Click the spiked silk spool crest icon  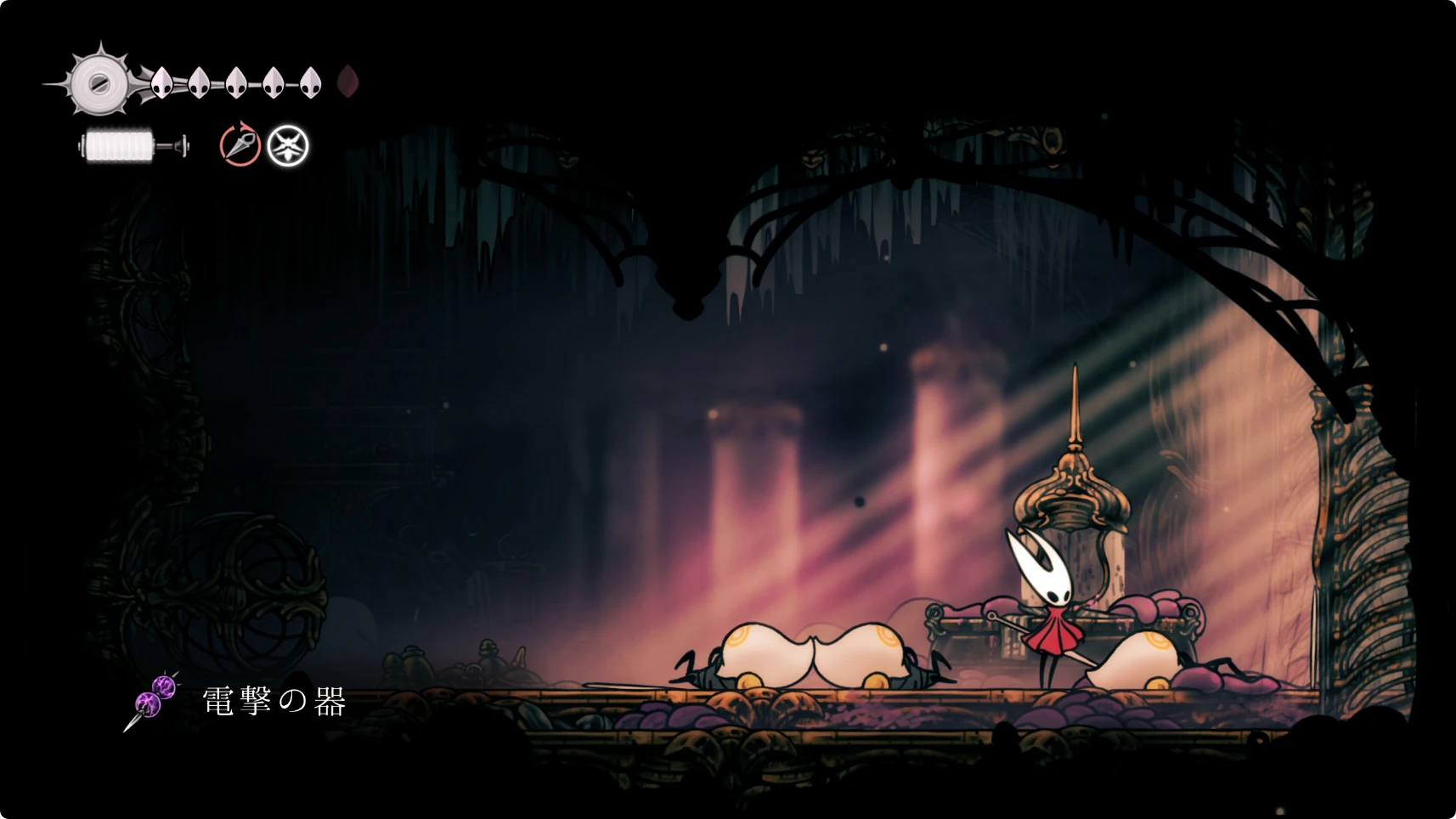pyautogui.click(x=99, y=82)
